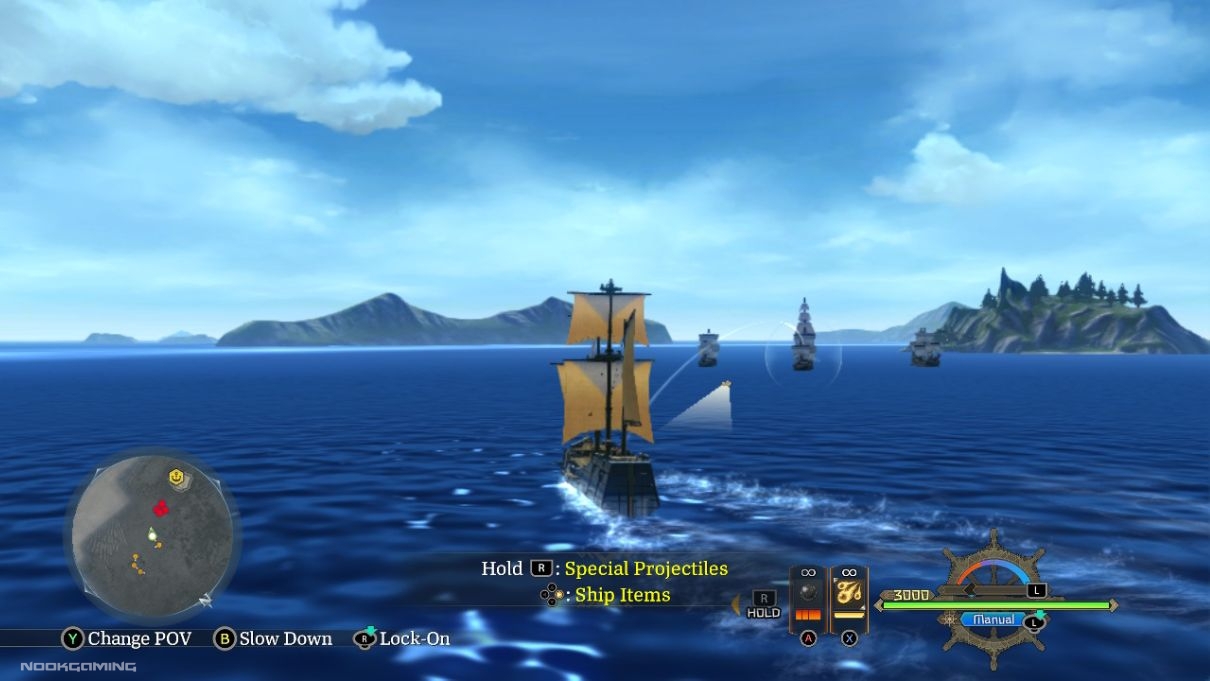This screenshot has height=681, width=1210.
Task: Select the cannonball weapon slot
Action: [x=808, y=596]
